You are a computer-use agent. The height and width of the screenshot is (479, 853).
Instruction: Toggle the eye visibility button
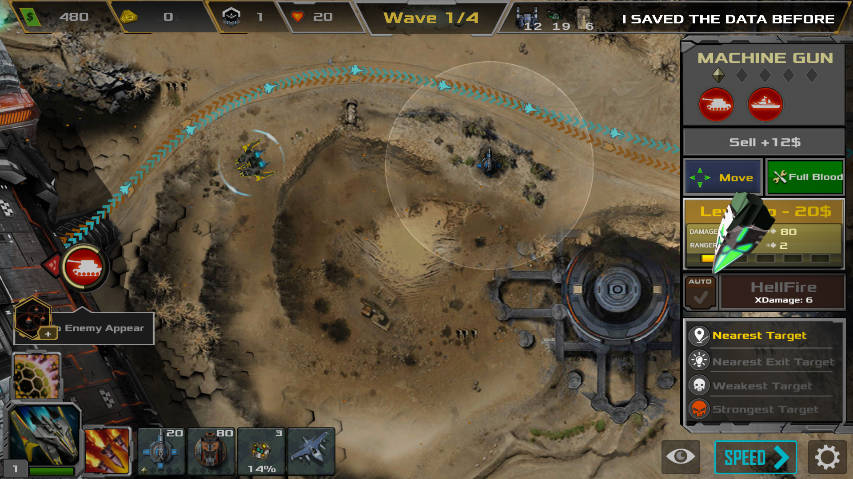[x=680, y=457]
